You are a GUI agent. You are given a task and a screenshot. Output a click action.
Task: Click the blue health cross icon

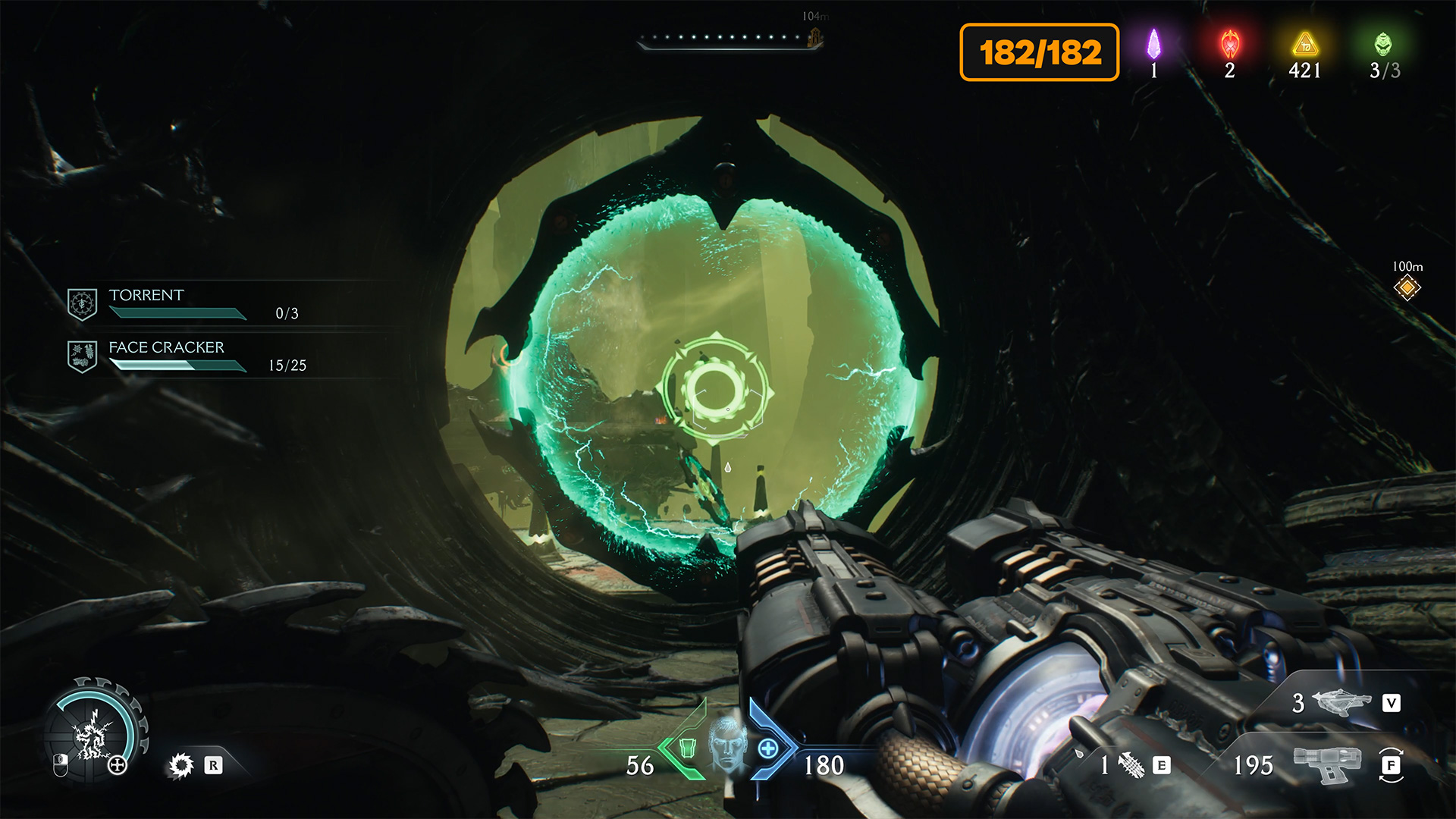pyautogui.click(x=767, y=749)
